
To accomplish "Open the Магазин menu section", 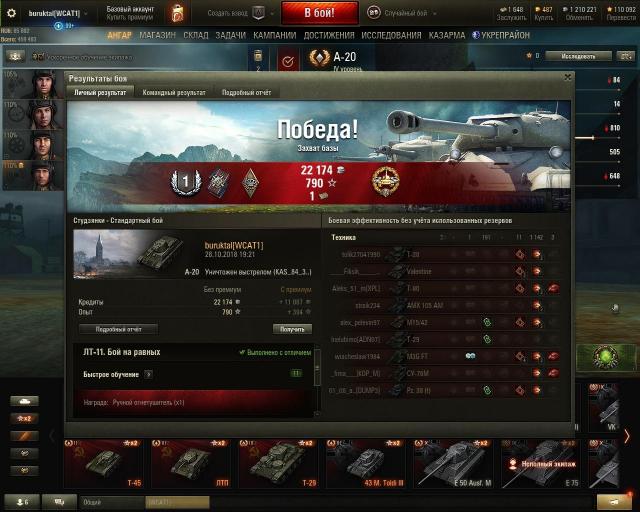I will pos(158,35).
